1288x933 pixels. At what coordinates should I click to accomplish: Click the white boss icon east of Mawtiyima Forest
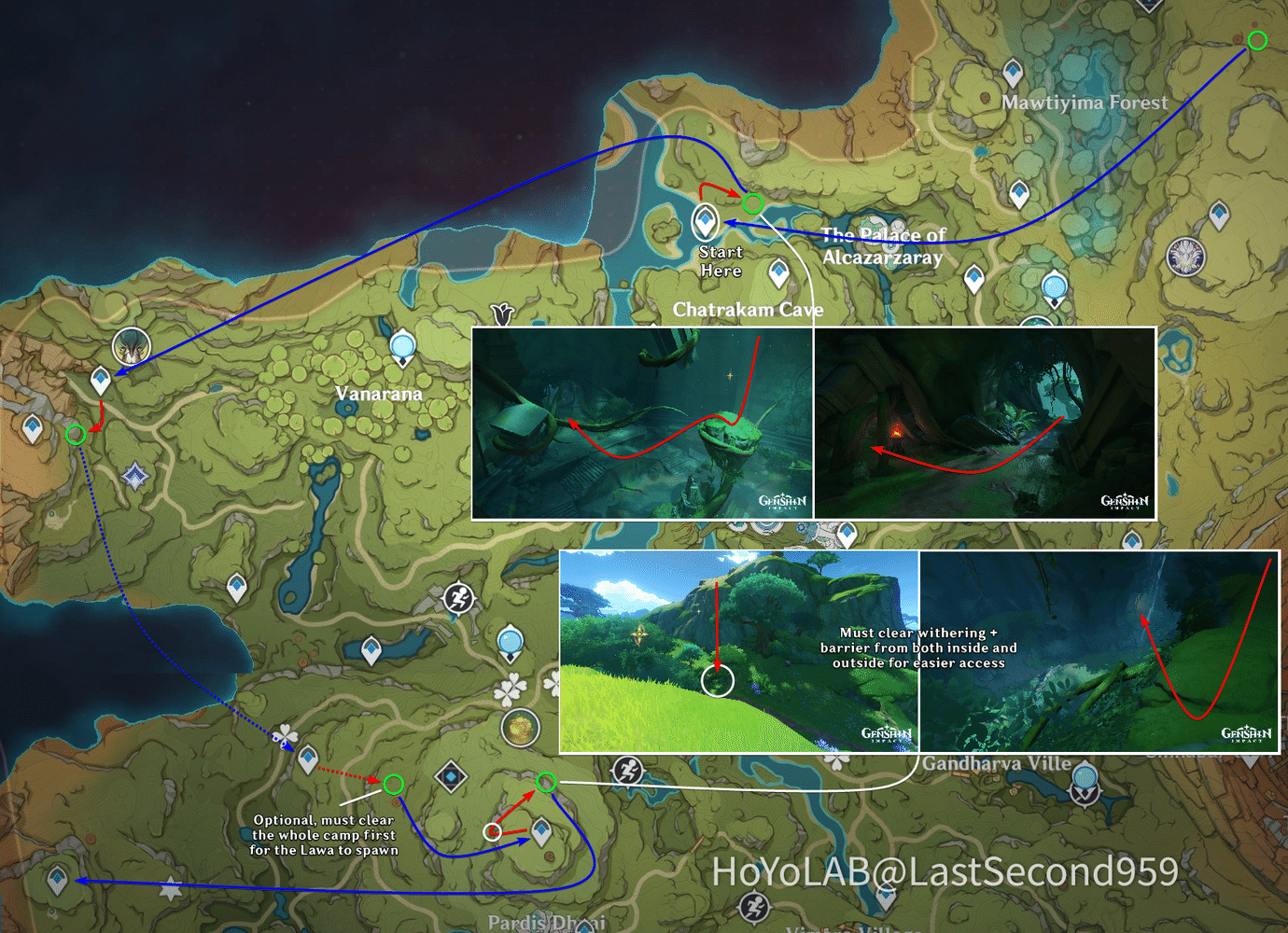pyautogui.click(x=1185, y=257)
